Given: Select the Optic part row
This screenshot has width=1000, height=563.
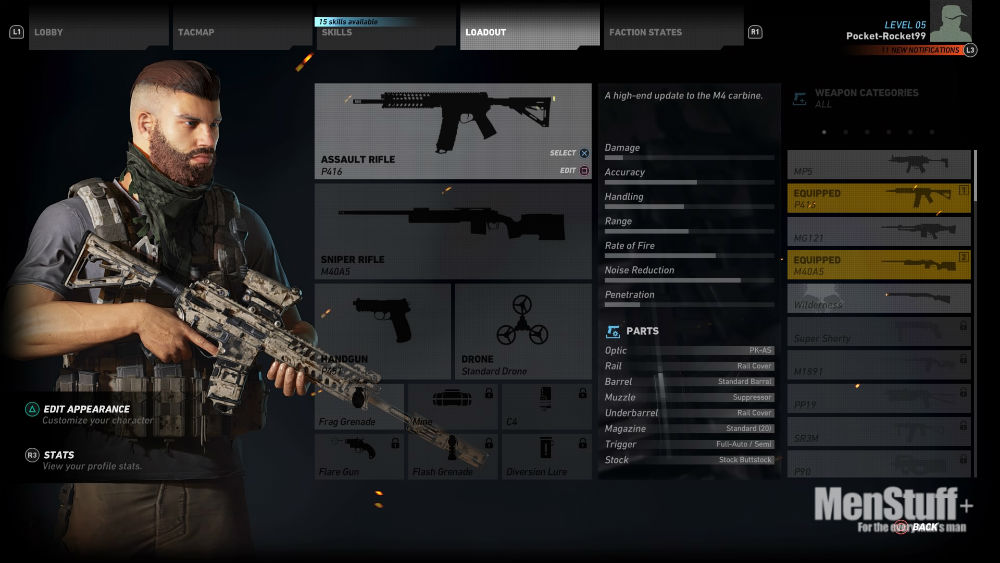Looking at the screenshot, I should (689, 351).
